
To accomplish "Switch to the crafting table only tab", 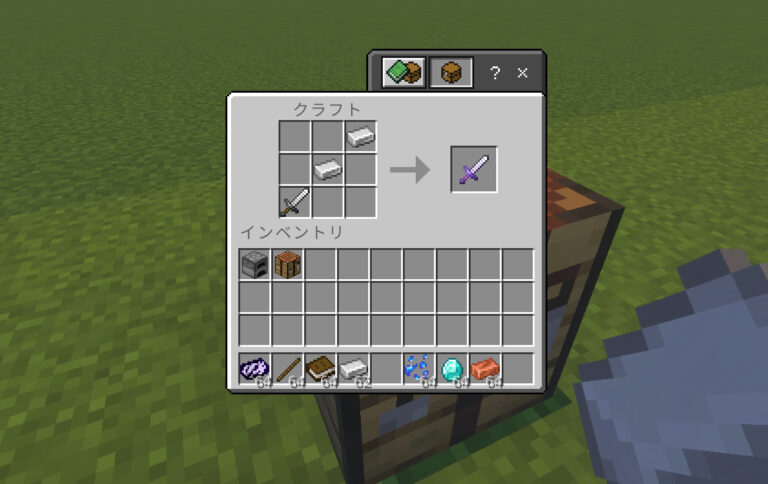I will coord(451,72).
